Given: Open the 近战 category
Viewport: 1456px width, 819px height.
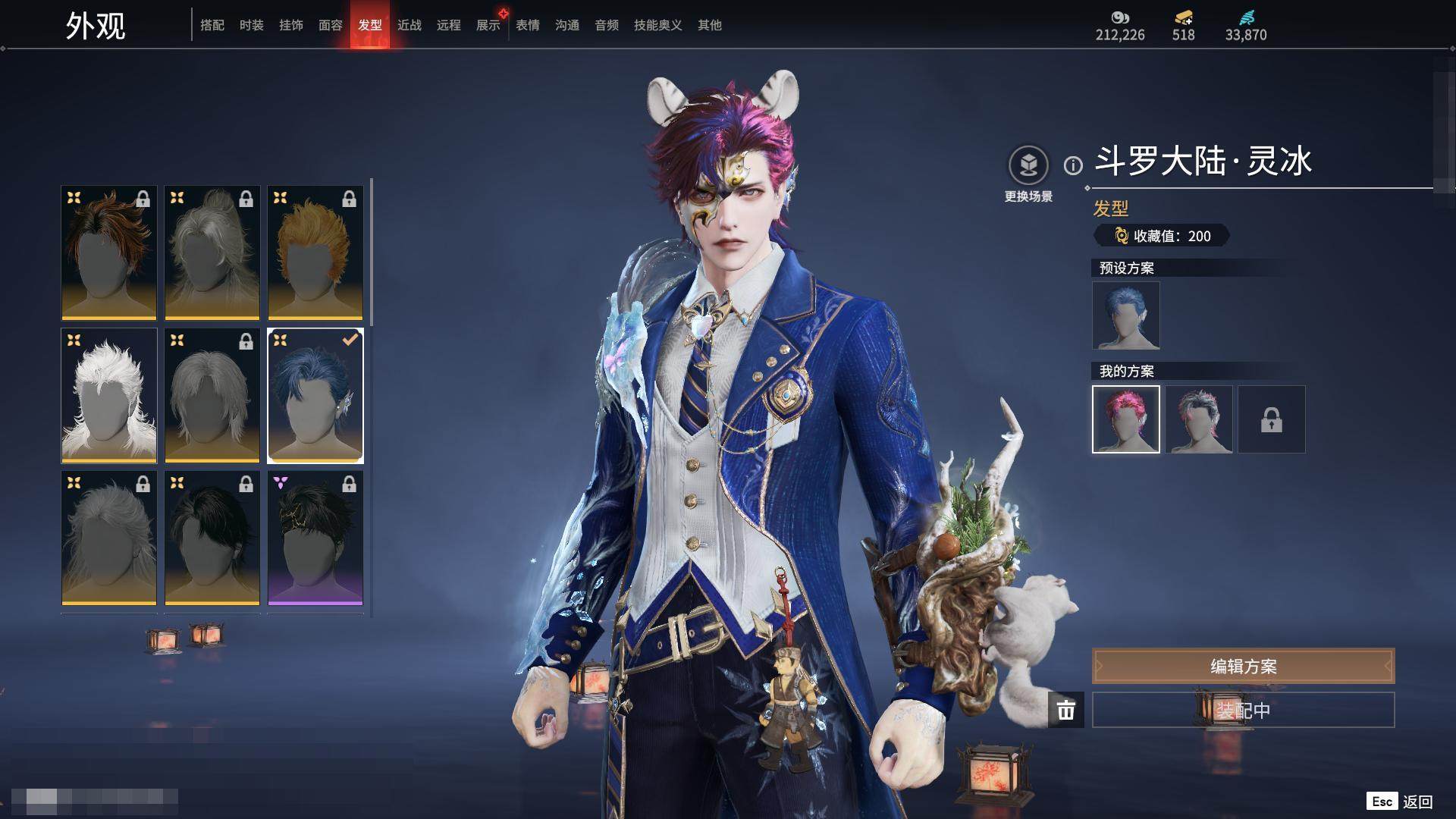Looking at the screenshot, I should click(x=409, y=25).
